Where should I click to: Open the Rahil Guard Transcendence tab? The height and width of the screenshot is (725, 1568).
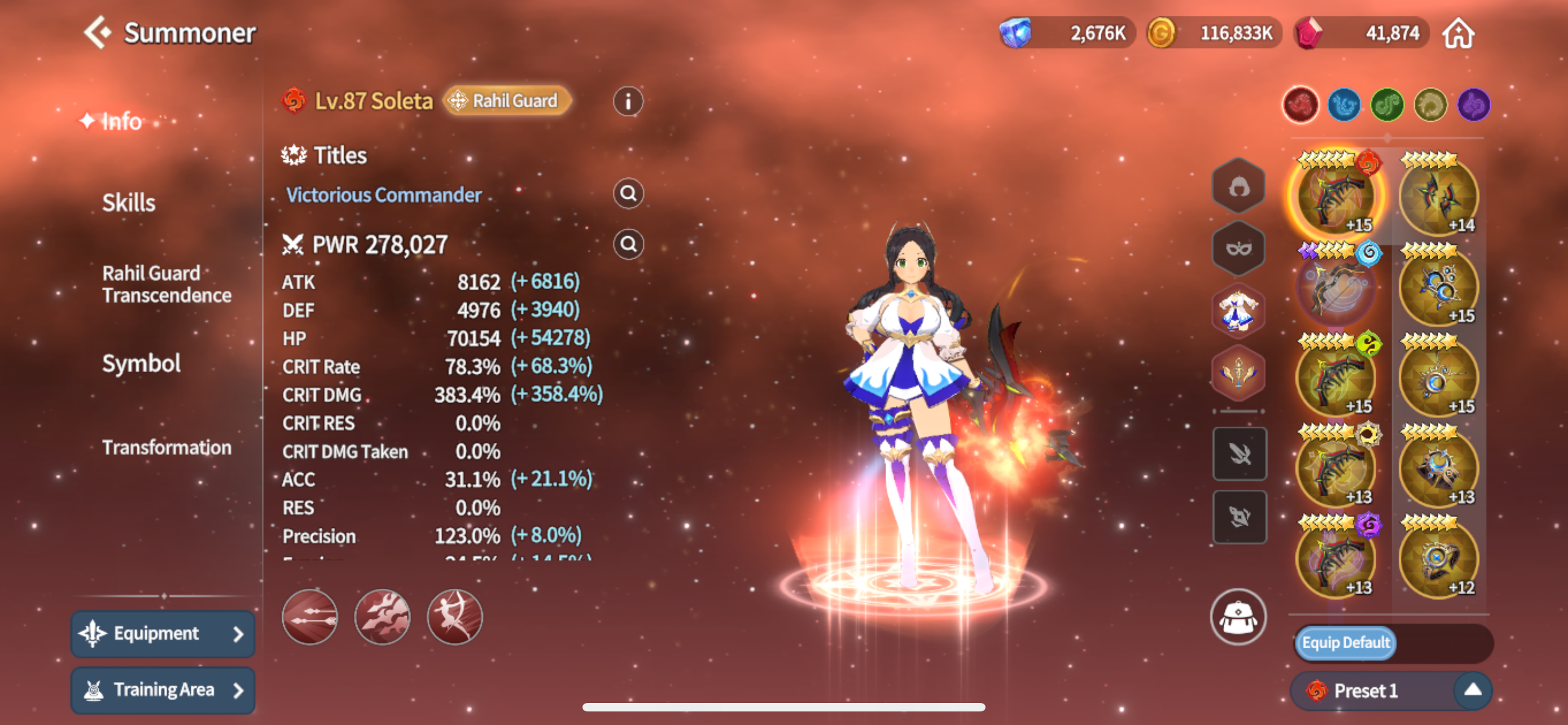coord(166,283)
